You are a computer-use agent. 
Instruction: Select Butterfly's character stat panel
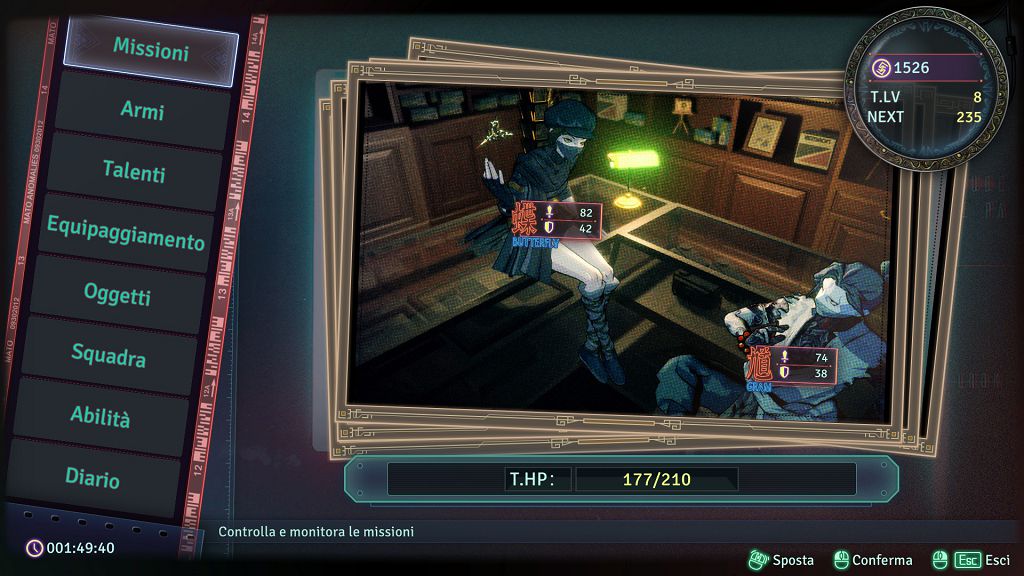click(x=556, y=222)
